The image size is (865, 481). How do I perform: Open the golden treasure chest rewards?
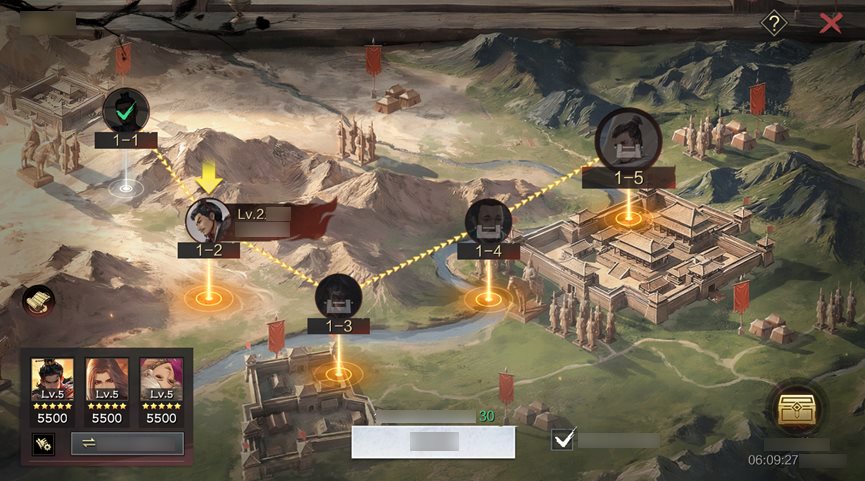795,408
